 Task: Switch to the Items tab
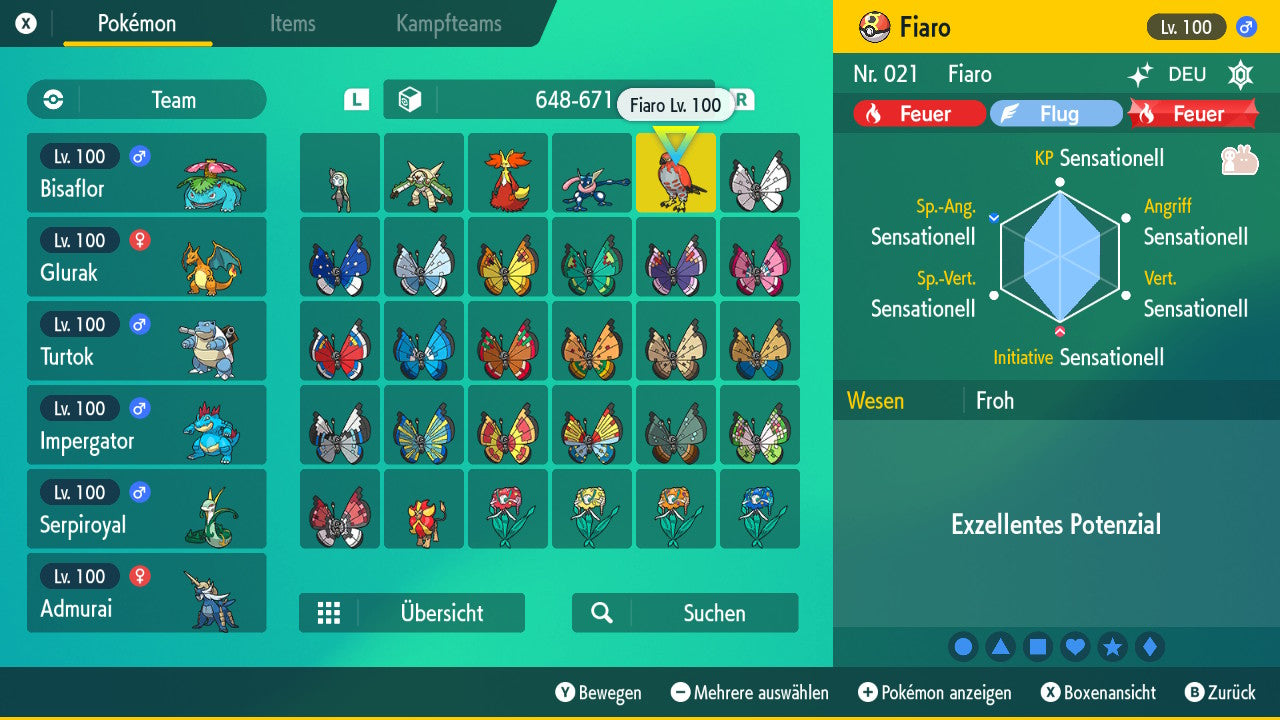(291, 24)
